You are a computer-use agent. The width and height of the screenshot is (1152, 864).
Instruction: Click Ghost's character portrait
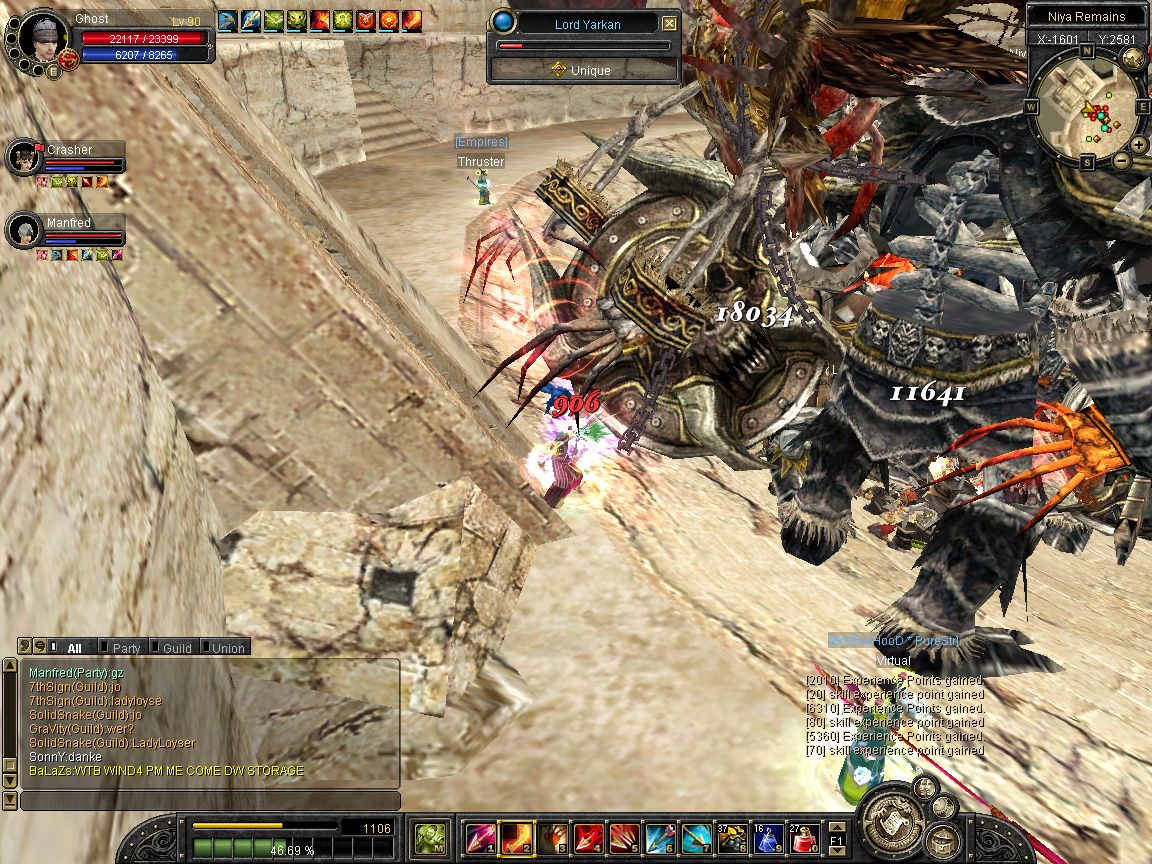(41, 39)
